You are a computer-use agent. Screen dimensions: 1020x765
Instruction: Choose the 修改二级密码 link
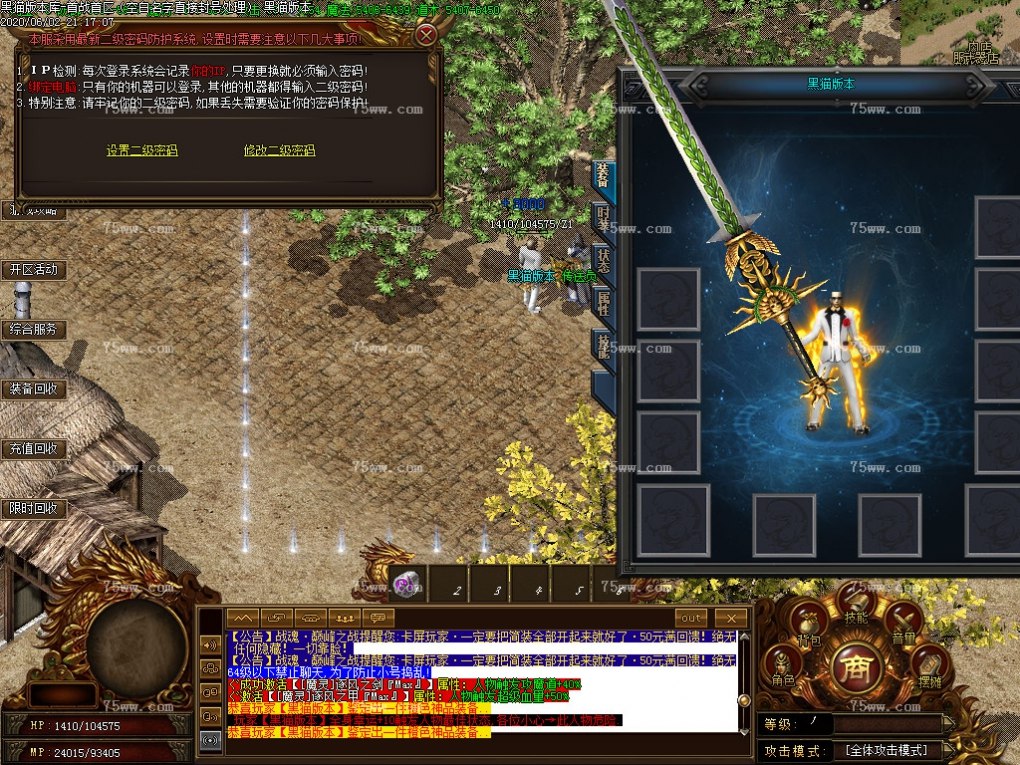[x=279, y=151]
